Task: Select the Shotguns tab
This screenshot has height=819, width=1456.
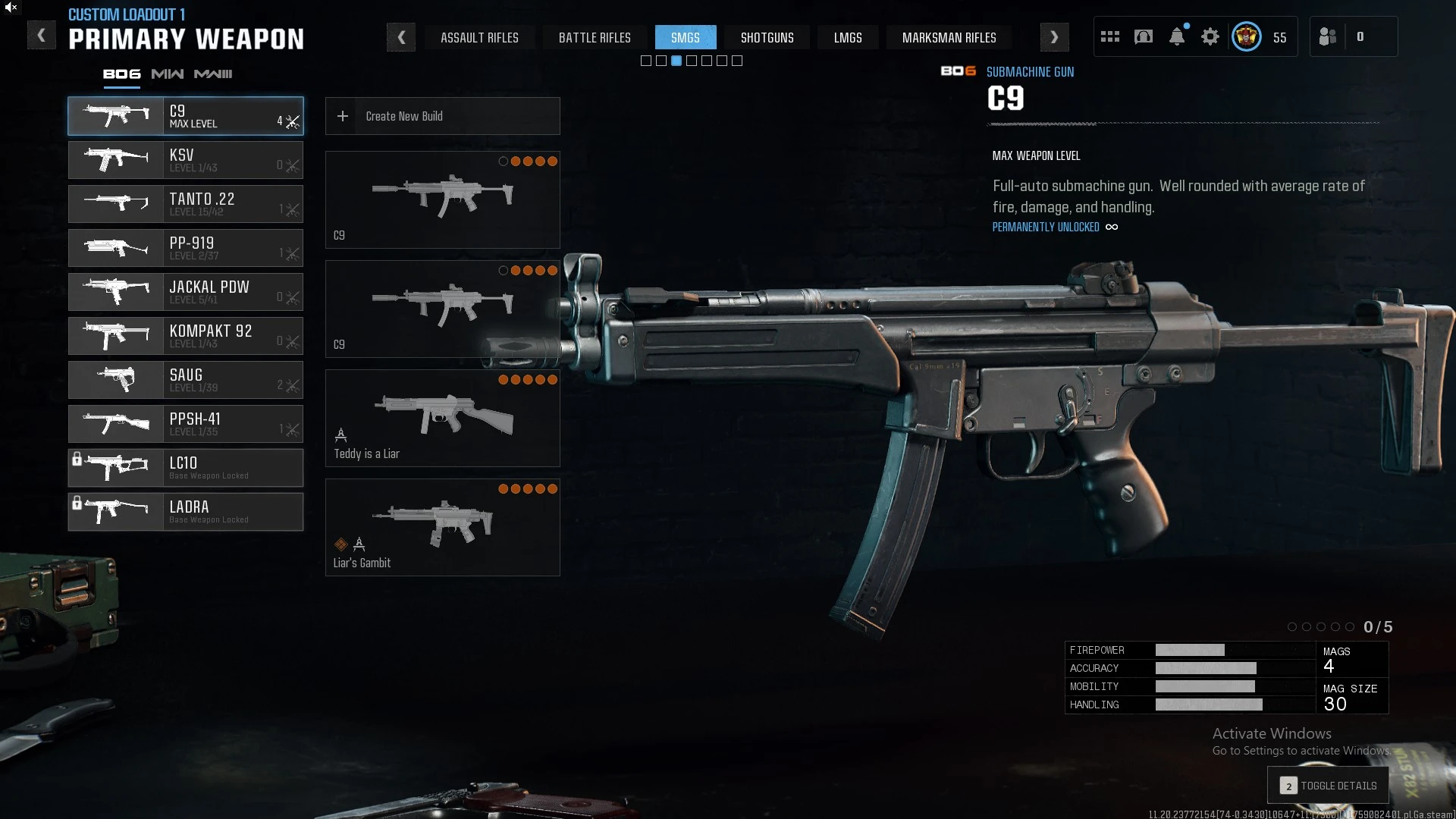Action: click(x=767, y=38)
